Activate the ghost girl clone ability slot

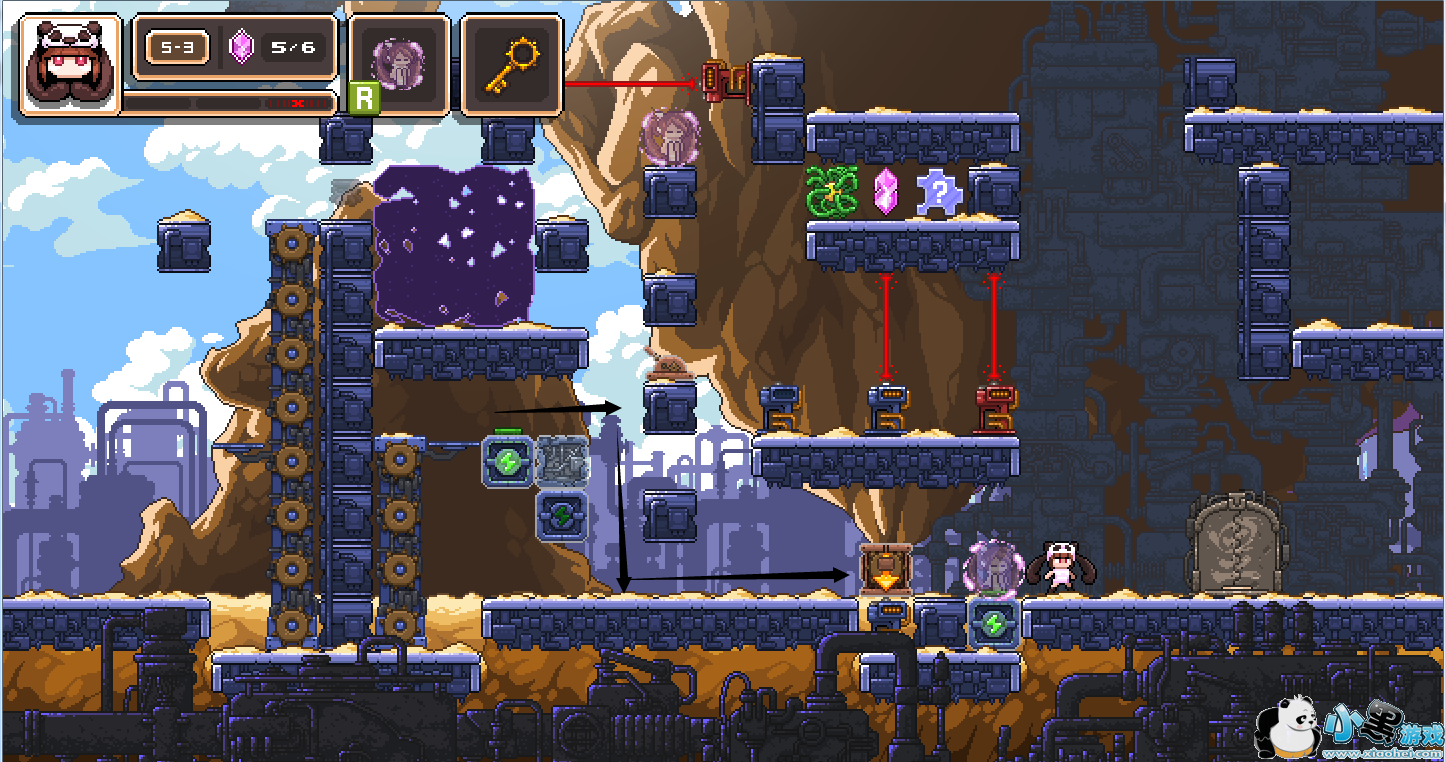(399, 64)
